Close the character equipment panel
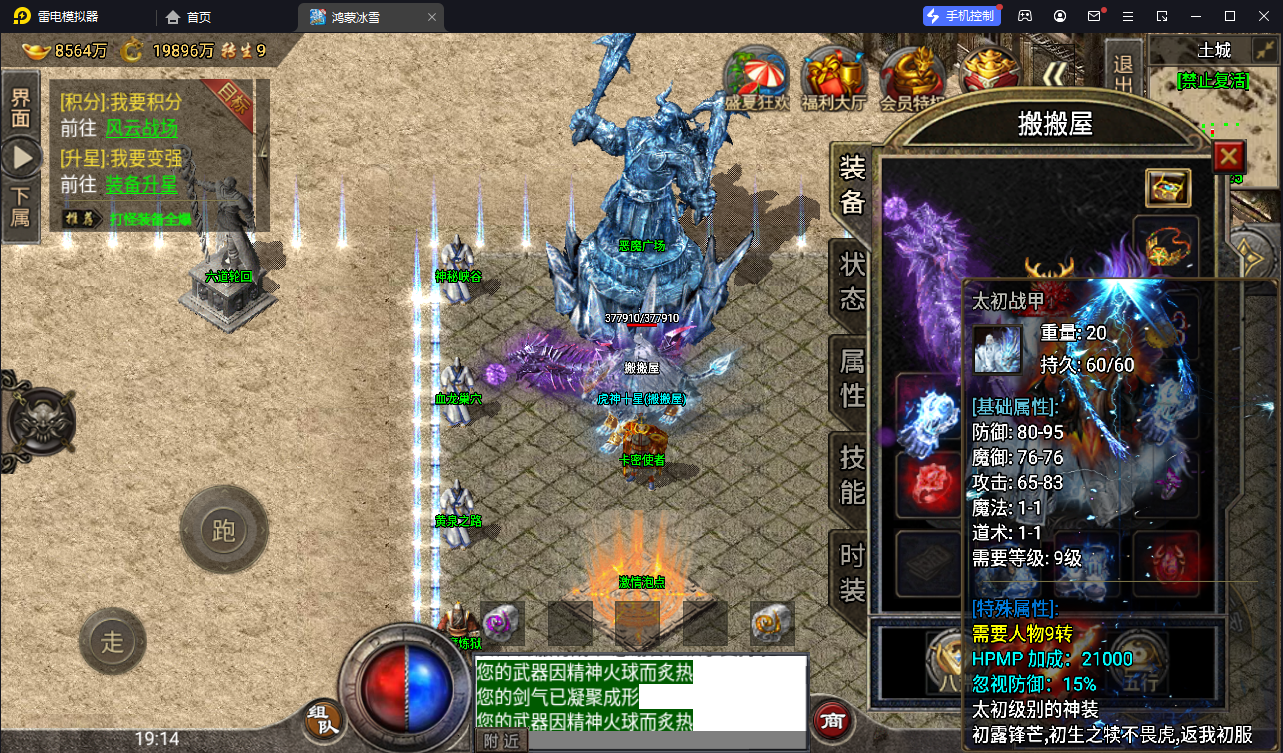1283x753 pixels. coord(1228,157)
